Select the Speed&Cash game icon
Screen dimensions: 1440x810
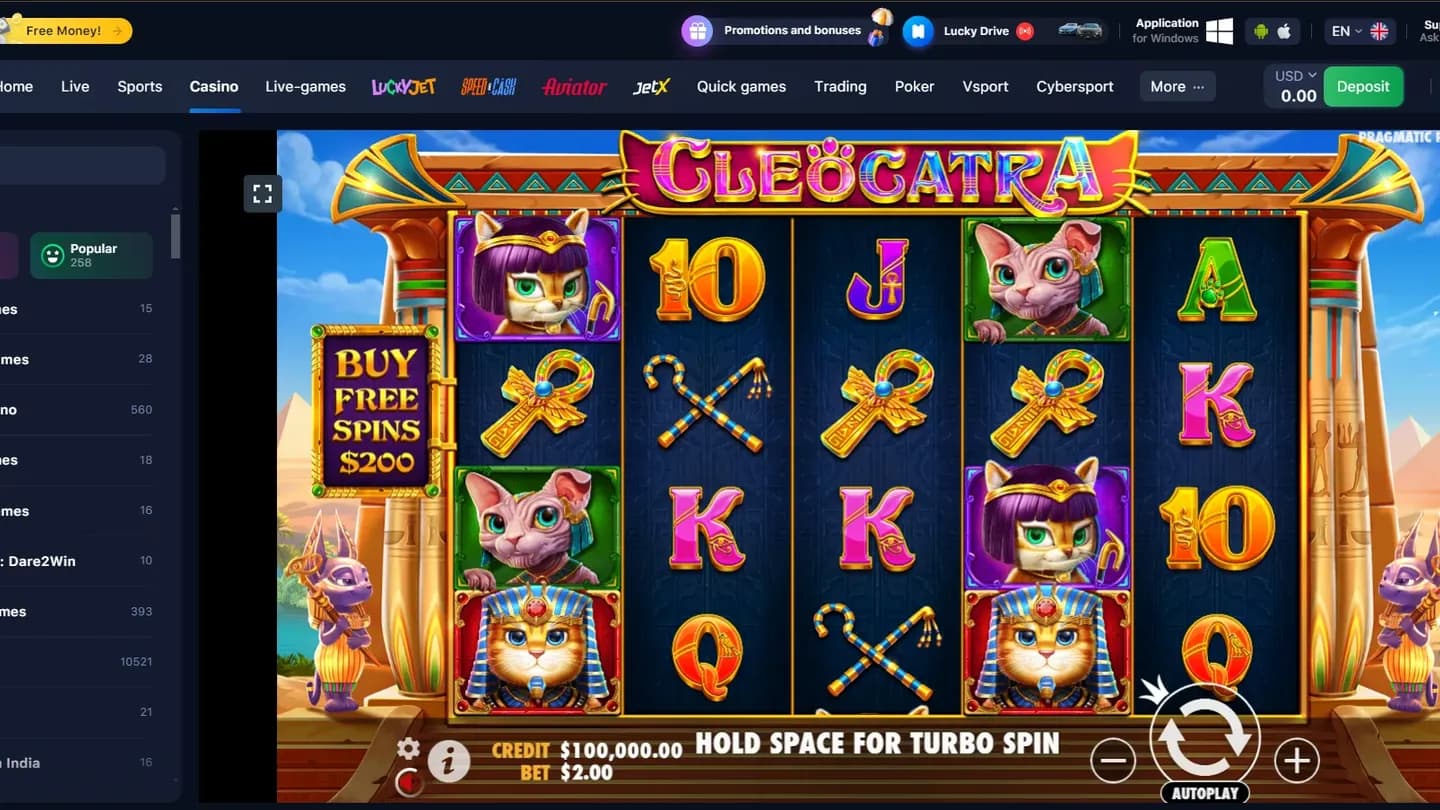pyautogui.click(x=488, y=87)
